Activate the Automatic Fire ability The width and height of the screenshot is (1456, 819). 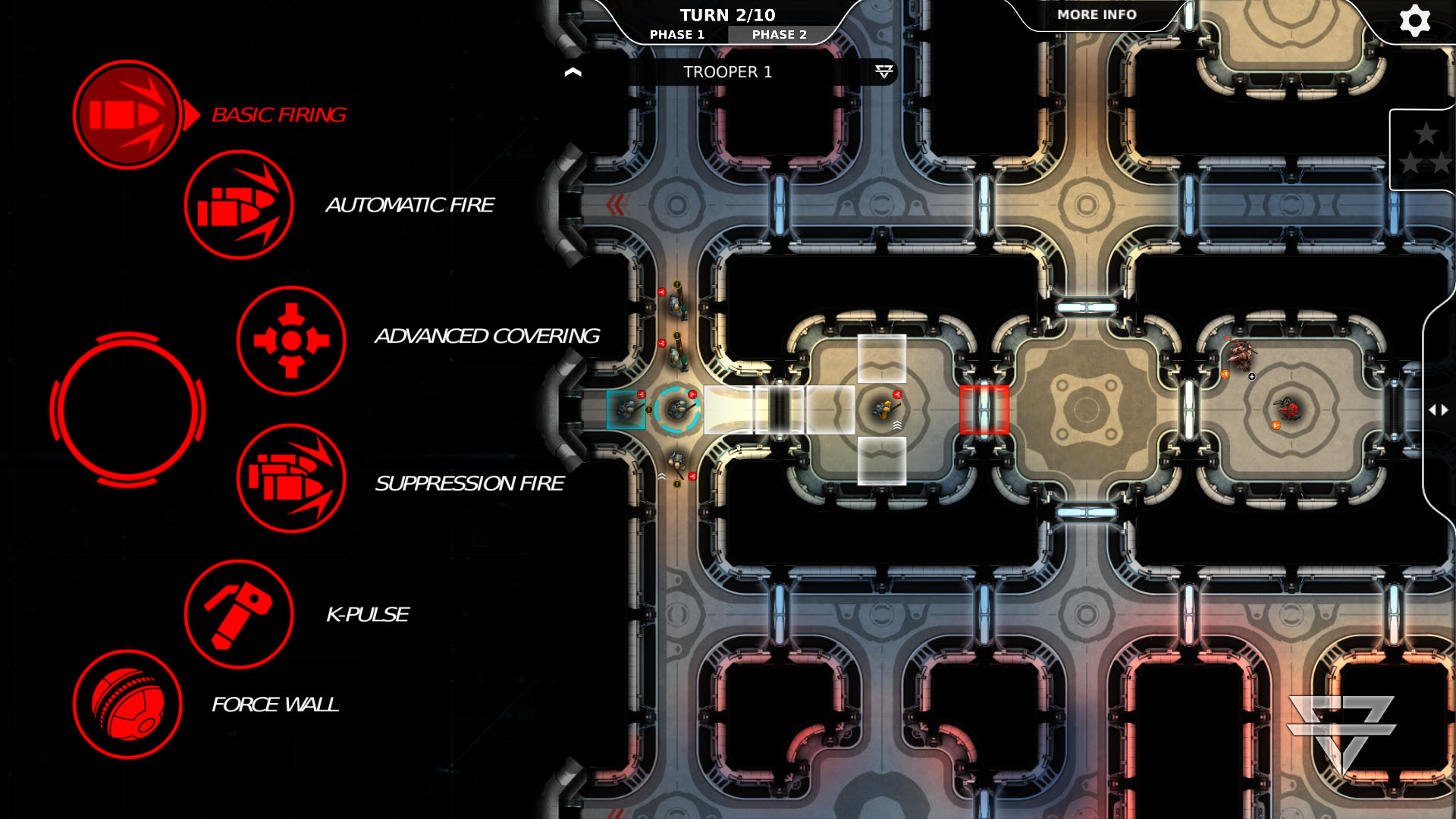(x=239, y=205)
